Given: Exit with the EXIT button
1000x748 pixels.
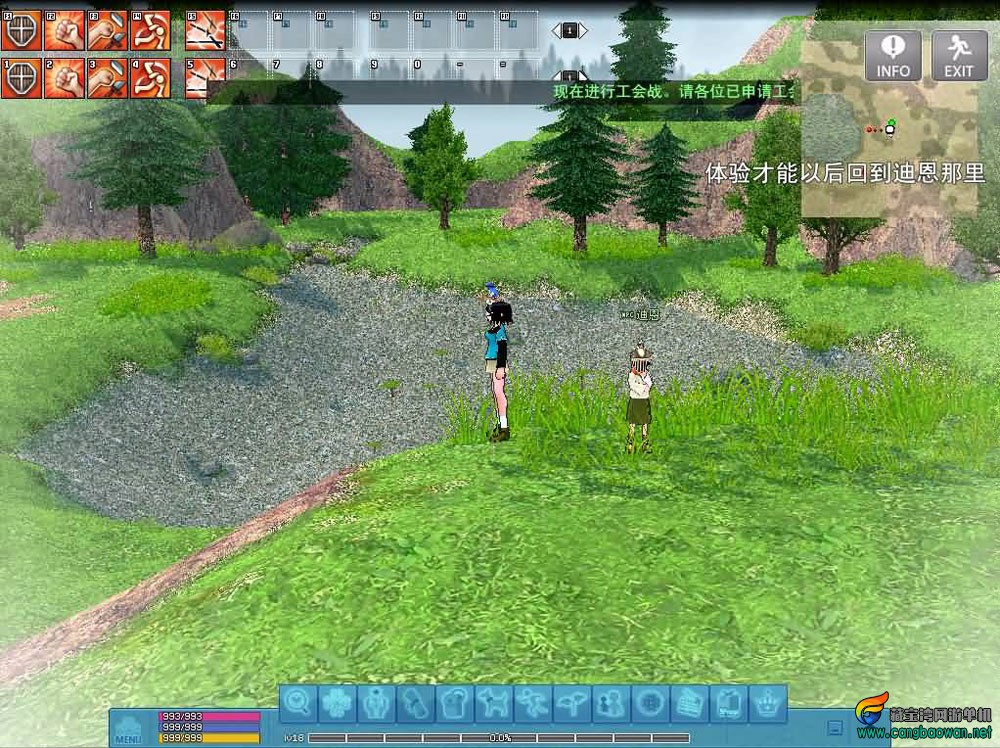Looking at the screenshot, I should point(959,54).
